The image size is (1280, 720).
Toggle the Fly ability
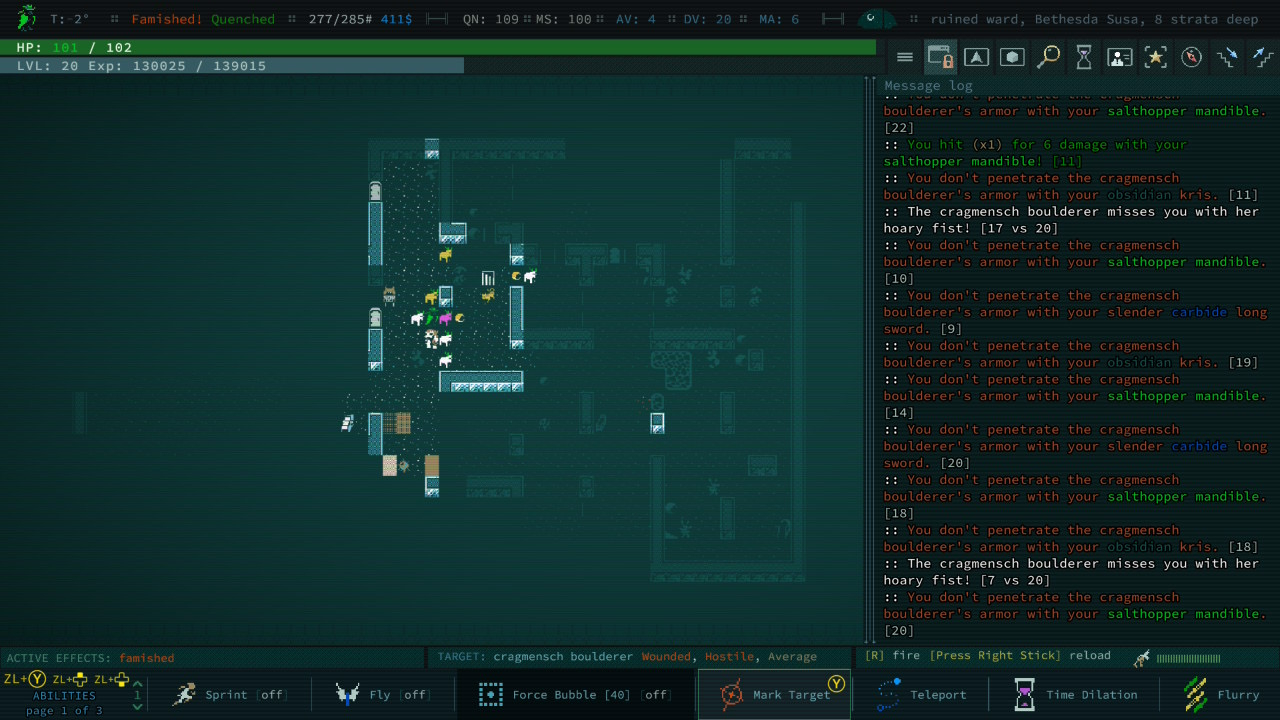tap(382, 695)
